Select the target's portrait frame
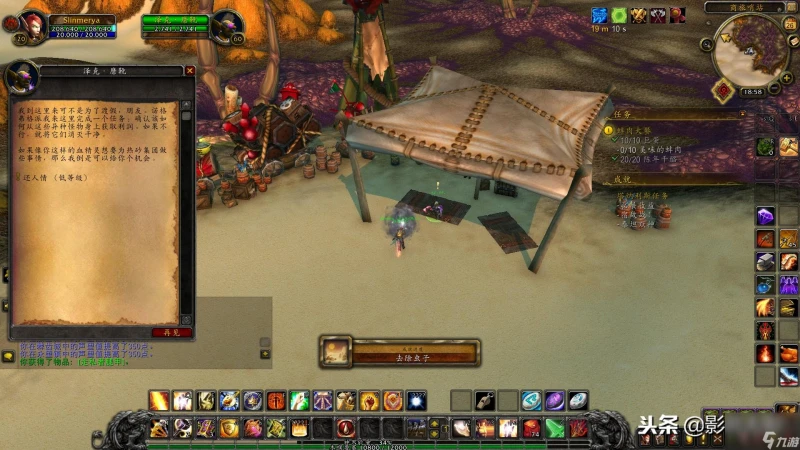The height and width of the screenshot is (450, 800). coord(227,24)
